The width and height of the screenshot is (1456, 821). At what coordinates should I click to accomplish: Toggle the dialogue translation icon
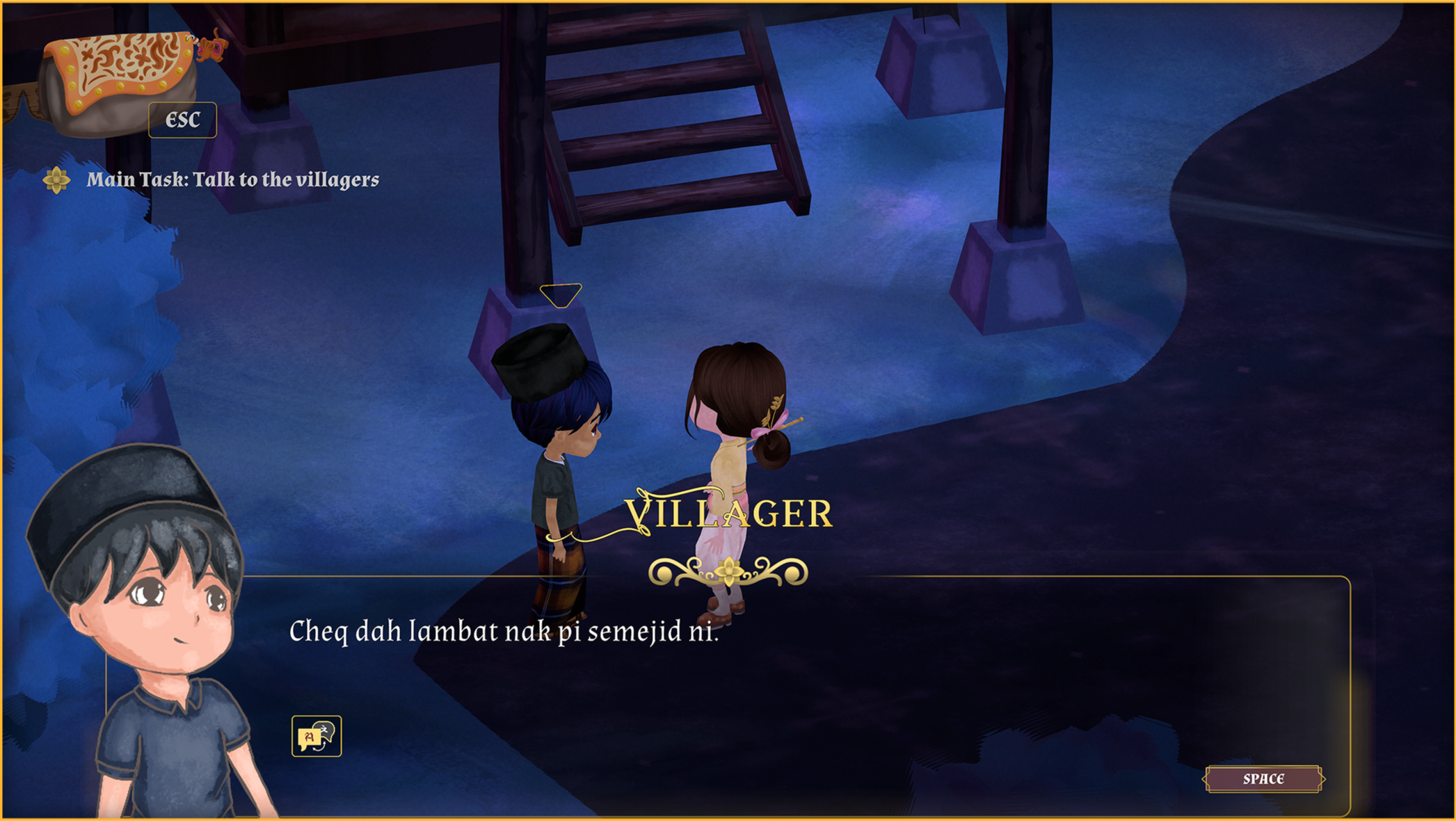click(x=317, y=735)
